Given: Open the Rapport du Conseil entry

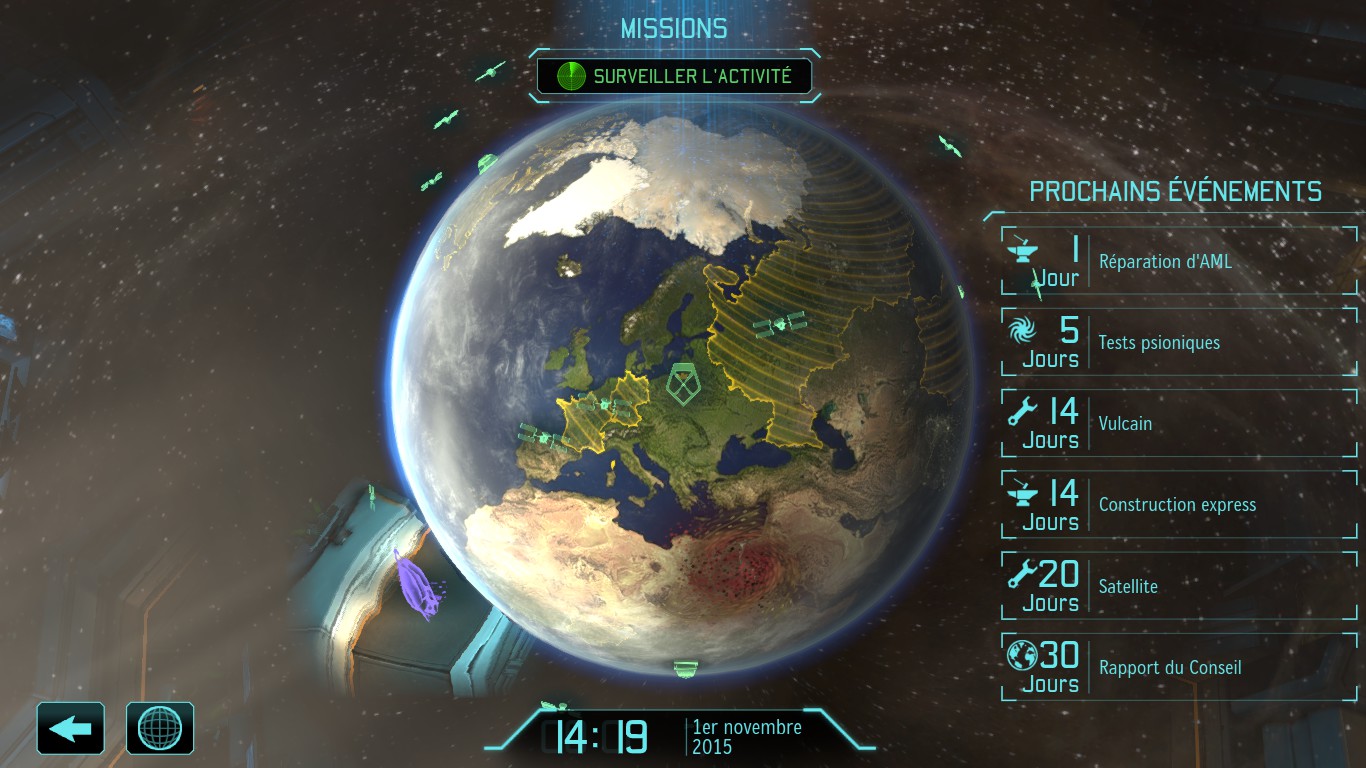Looking at the screenshot, I should (1179, 667).
